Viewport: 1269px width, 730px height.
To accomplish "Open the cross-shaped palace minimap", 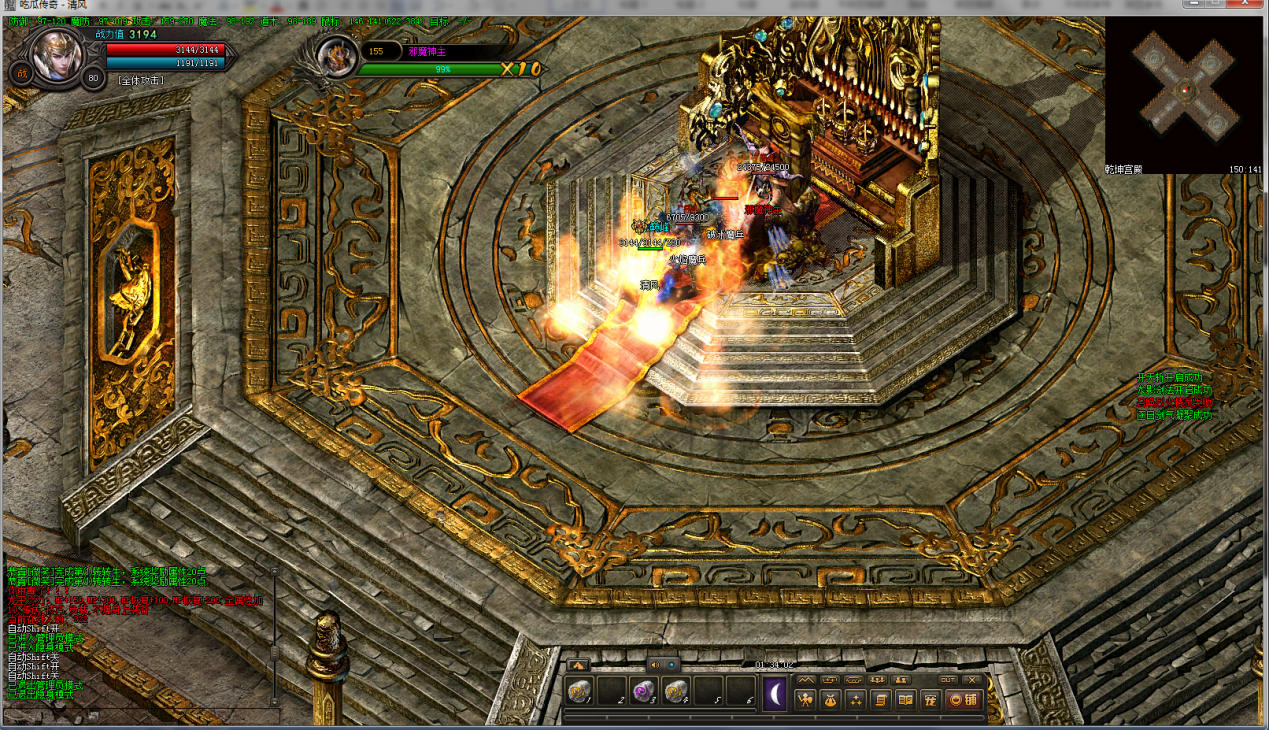I will coord(1185,90).
